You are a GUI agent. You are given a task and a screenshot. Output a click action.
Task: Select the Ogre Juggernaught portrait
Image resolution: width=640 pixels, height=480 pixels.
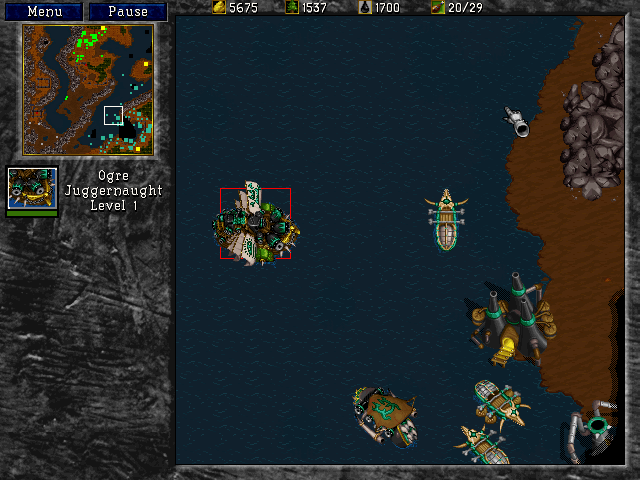click(x=32, y=188)
